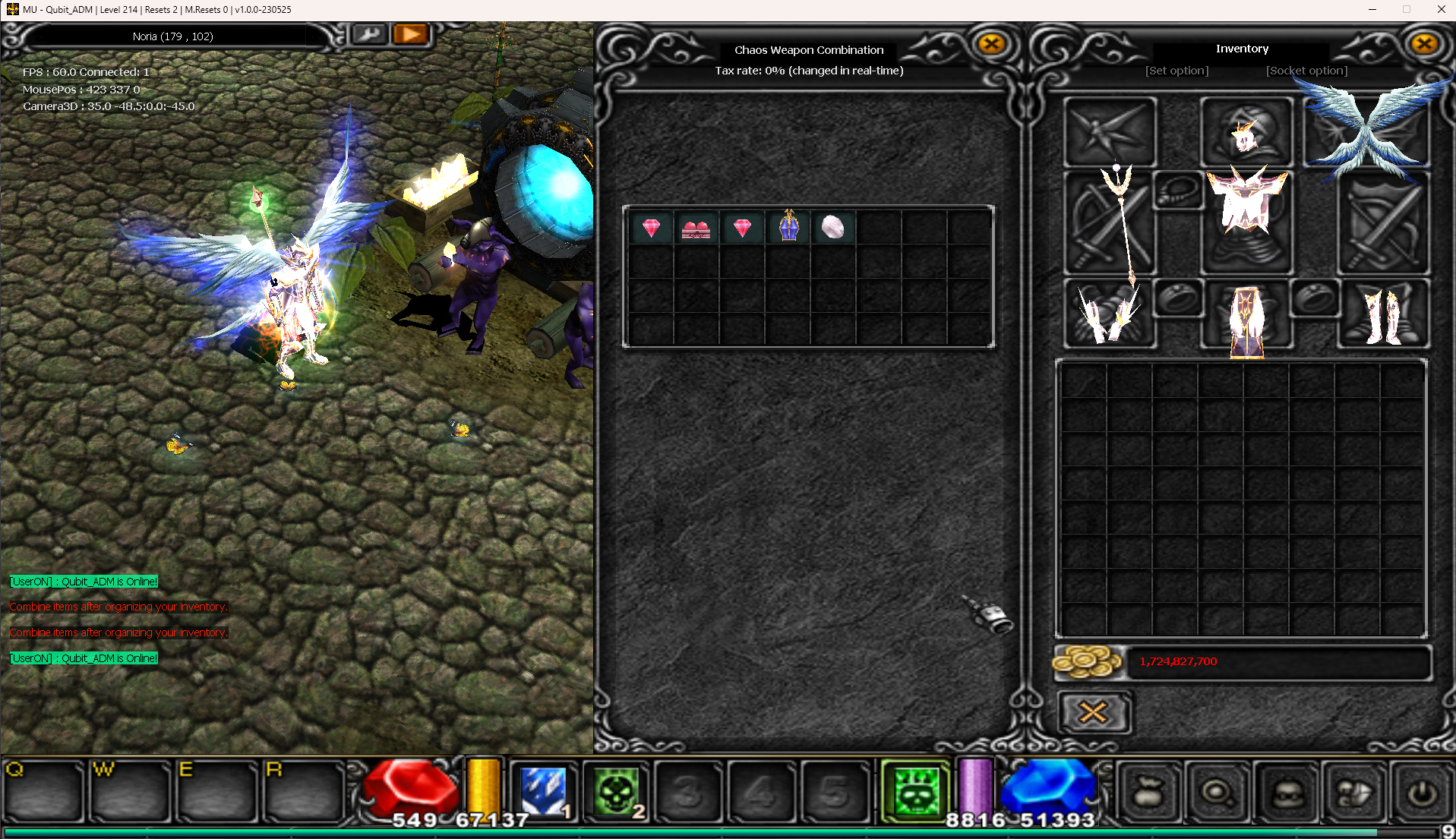1456x839 pixels.
Task: Pick the white stone in the combination grid
Action: 833,226
